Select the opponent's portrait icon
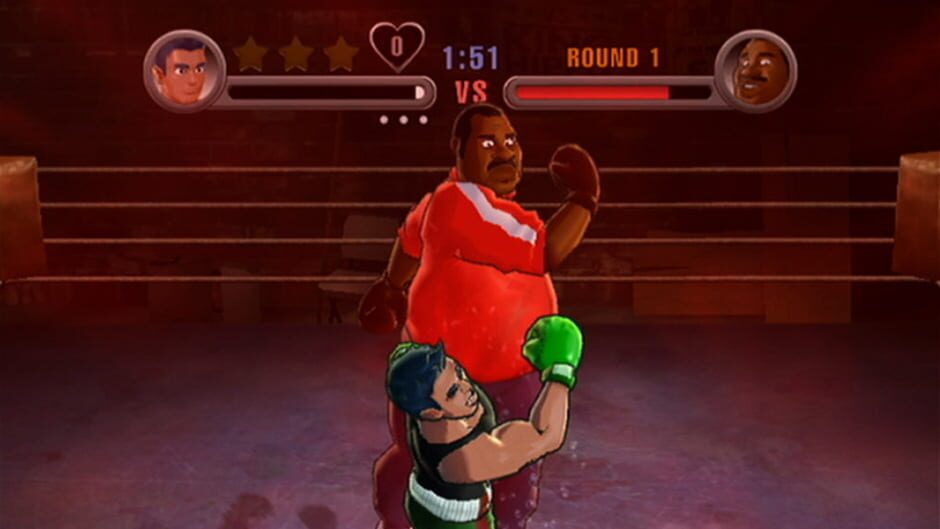Screen dimensions: 940x529 click(x=755, y=71)
